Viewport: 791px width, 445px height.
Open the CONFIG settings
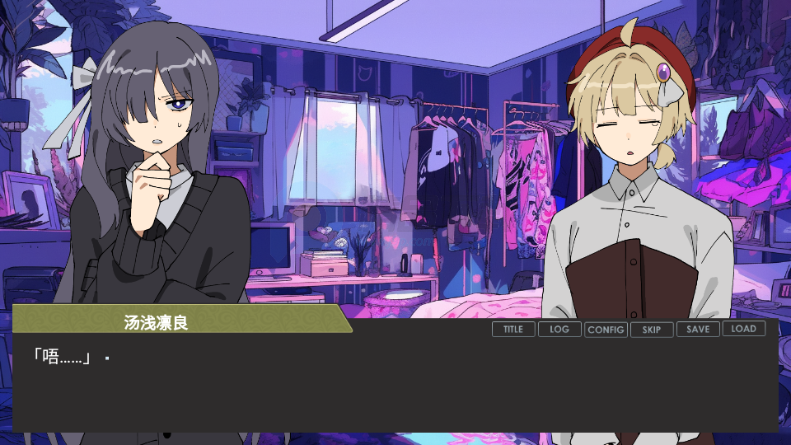pos(605,329)
